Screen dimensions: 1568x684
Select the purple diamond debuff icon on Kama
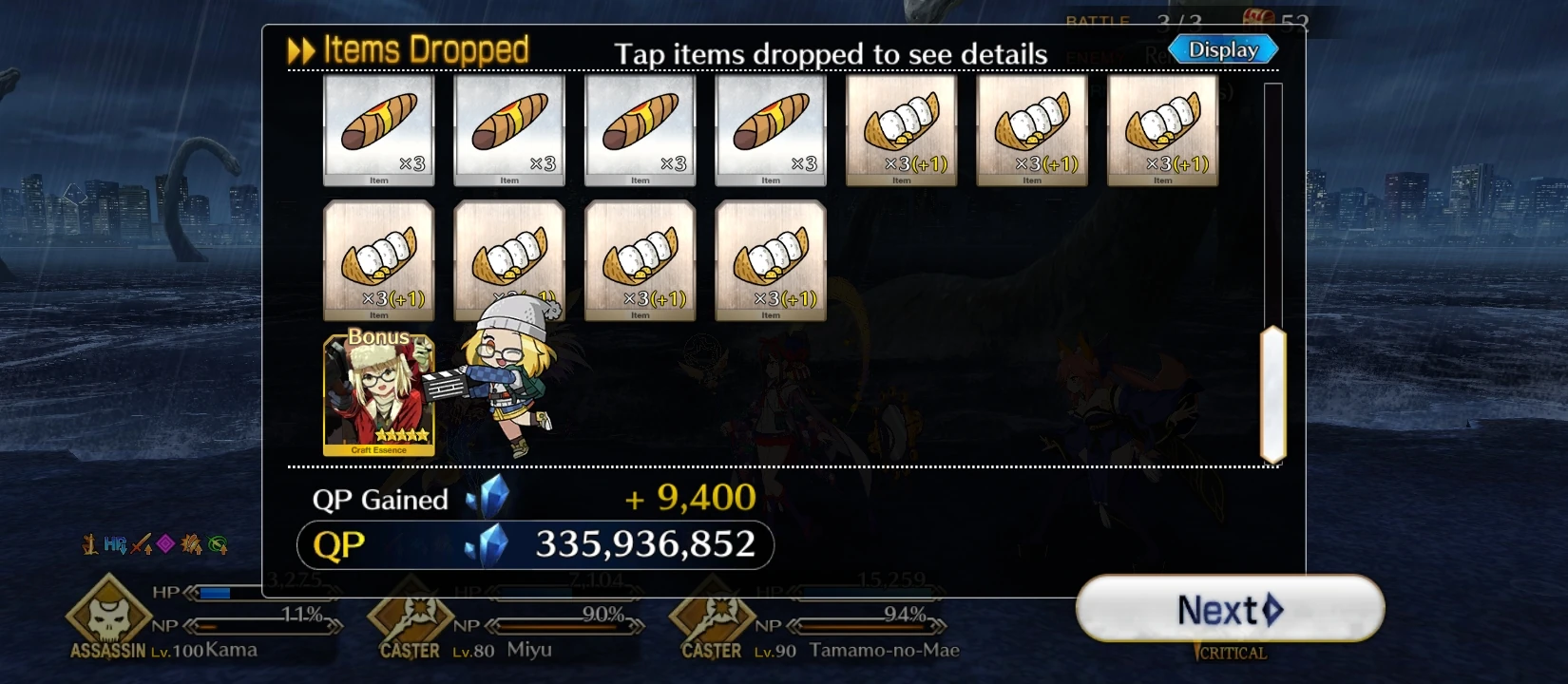pyautogui.click(x=166, y=542)
